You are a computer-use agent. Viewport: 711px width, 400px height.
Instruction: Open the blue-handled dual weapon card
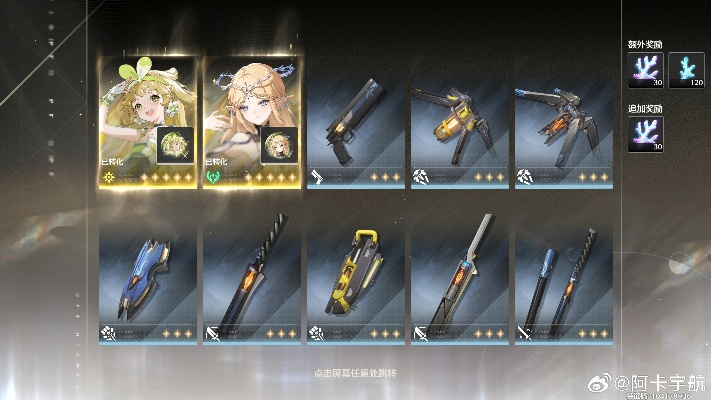[563, 280]
